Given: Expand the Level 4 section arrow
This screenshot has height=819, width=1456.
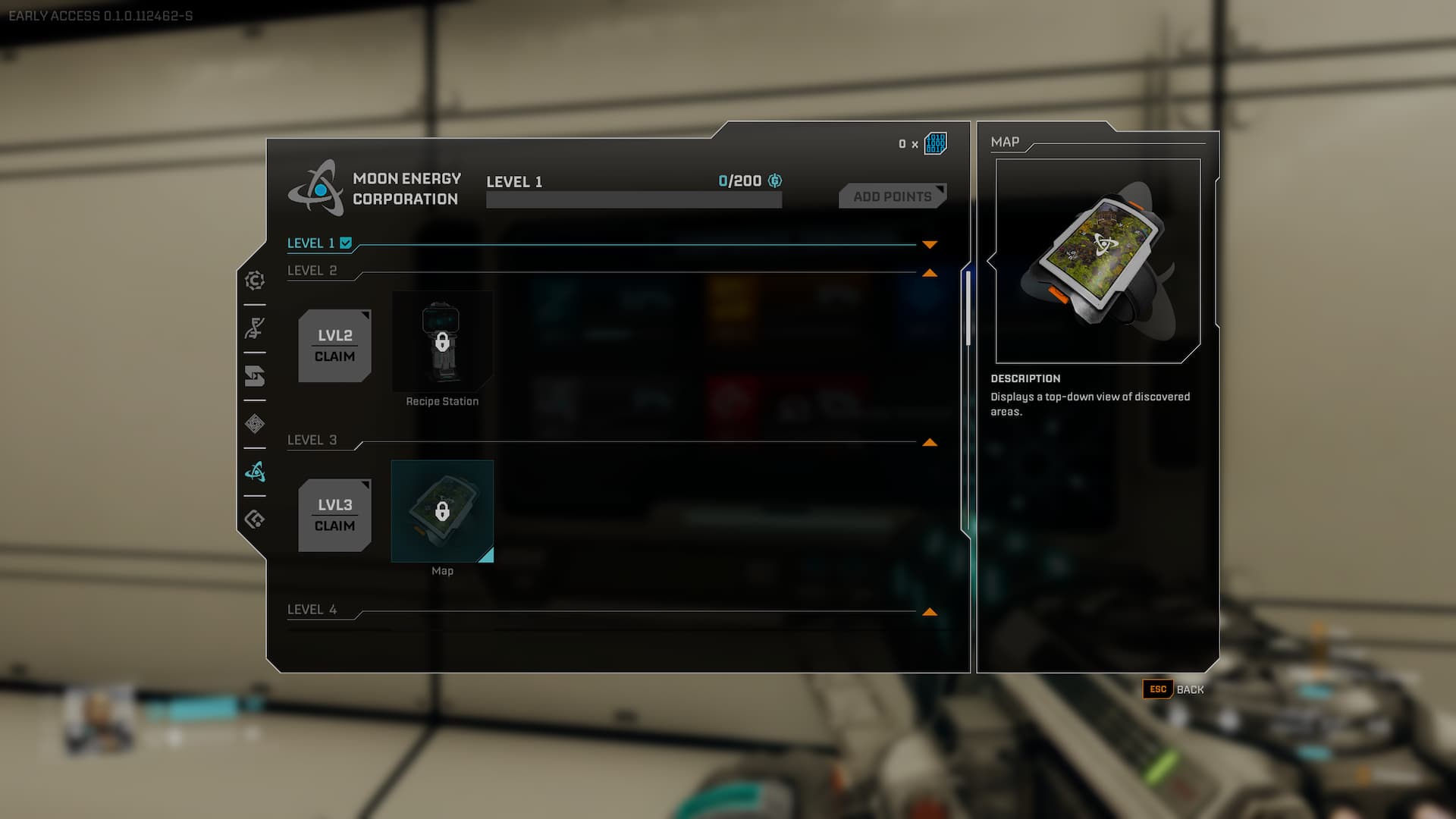Looking at the screenshot, I should pos(930,612).
